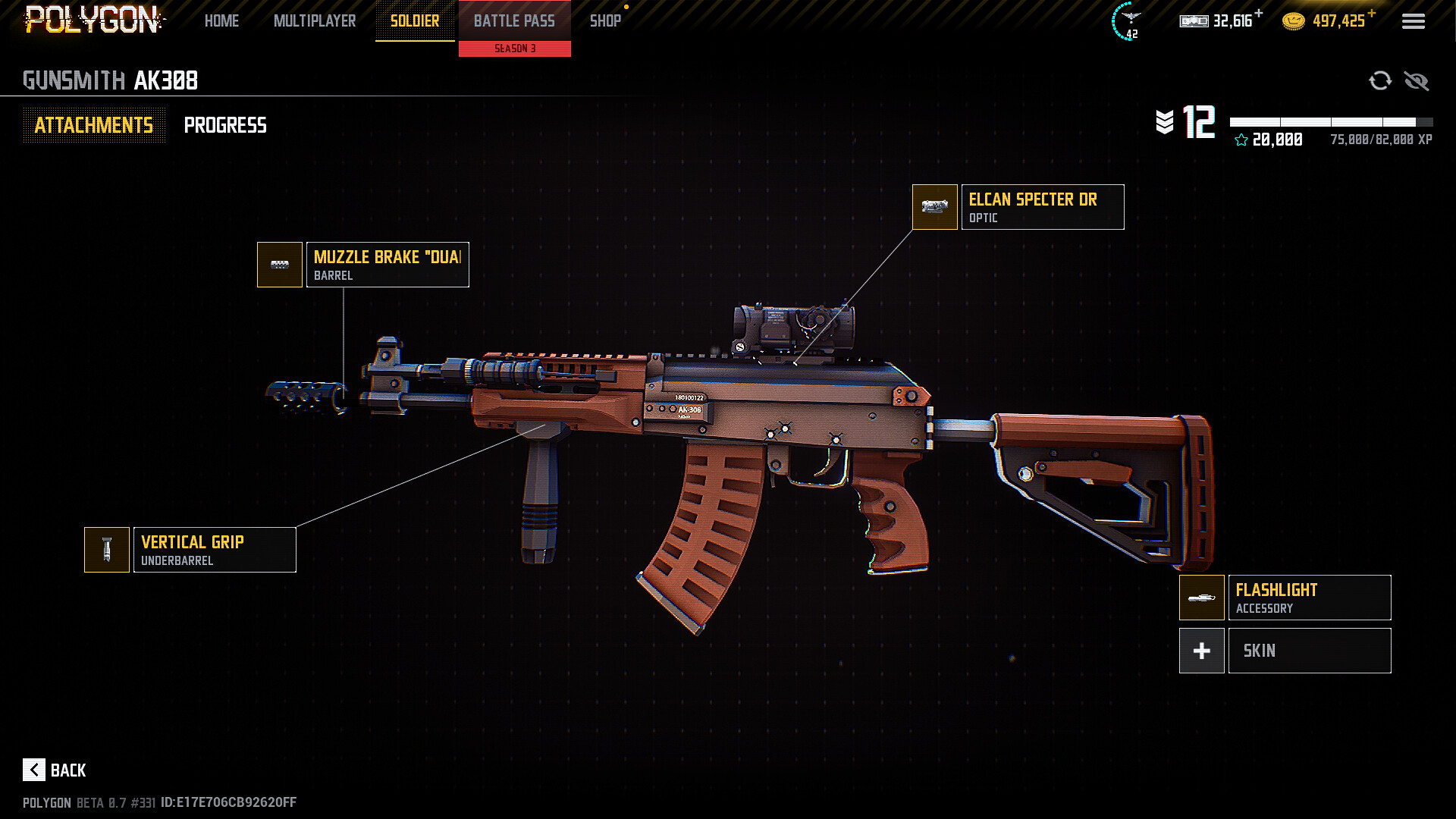Add more cash currency

tap(1259, 13)
